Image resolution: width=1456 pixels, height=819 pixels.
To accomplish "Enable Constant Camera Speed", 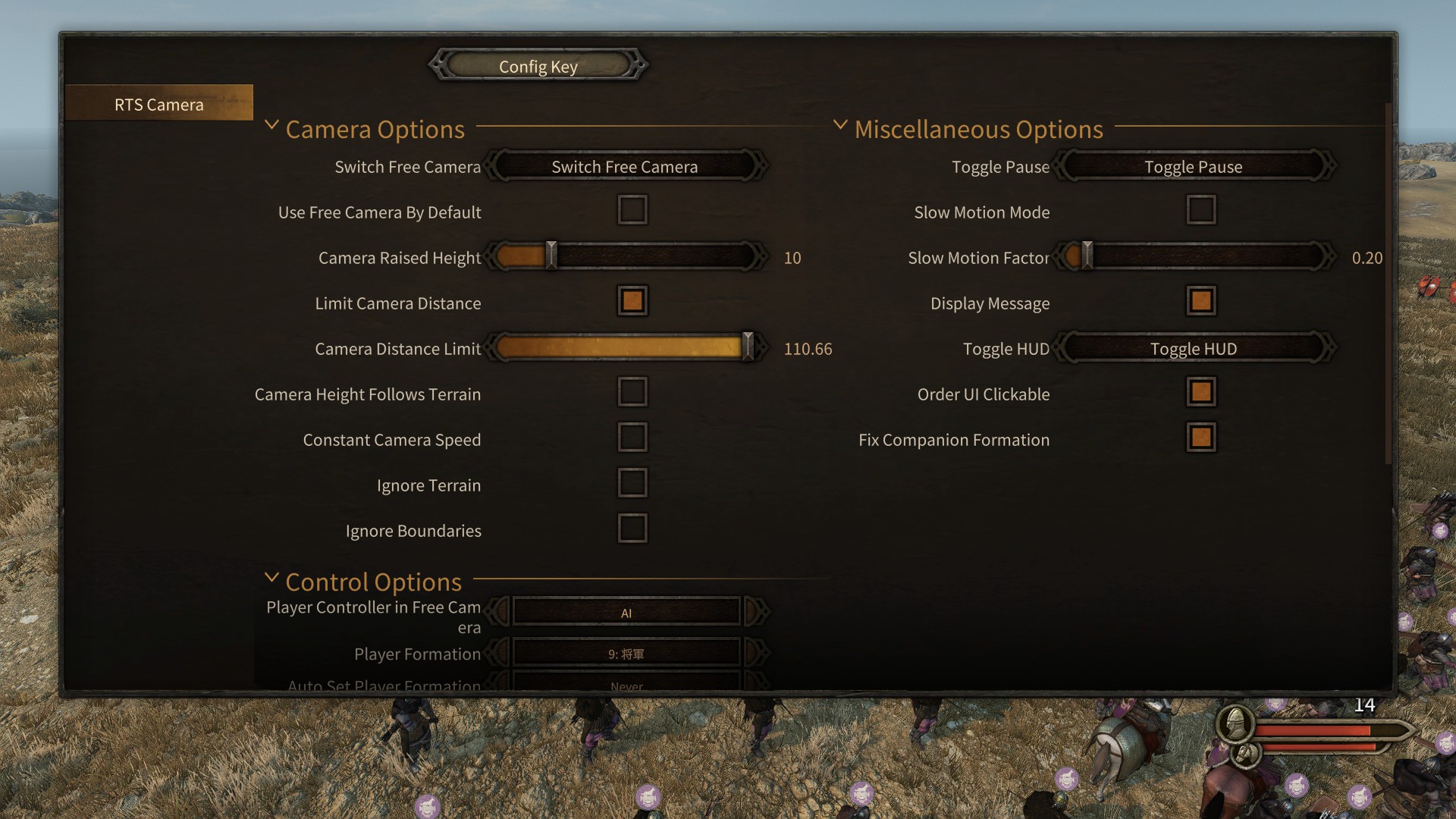I will pyautogui.click(x=632, y=438).
